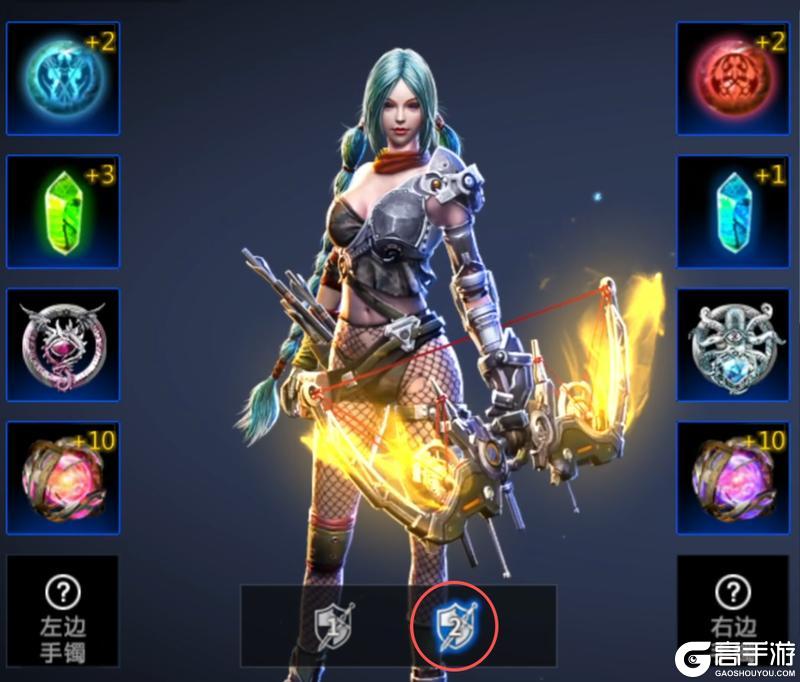Image resolution: width=800 pixels, height=682 pixels.
Task: Select the blue rune orb slot
Action: [x=62, y=78]
